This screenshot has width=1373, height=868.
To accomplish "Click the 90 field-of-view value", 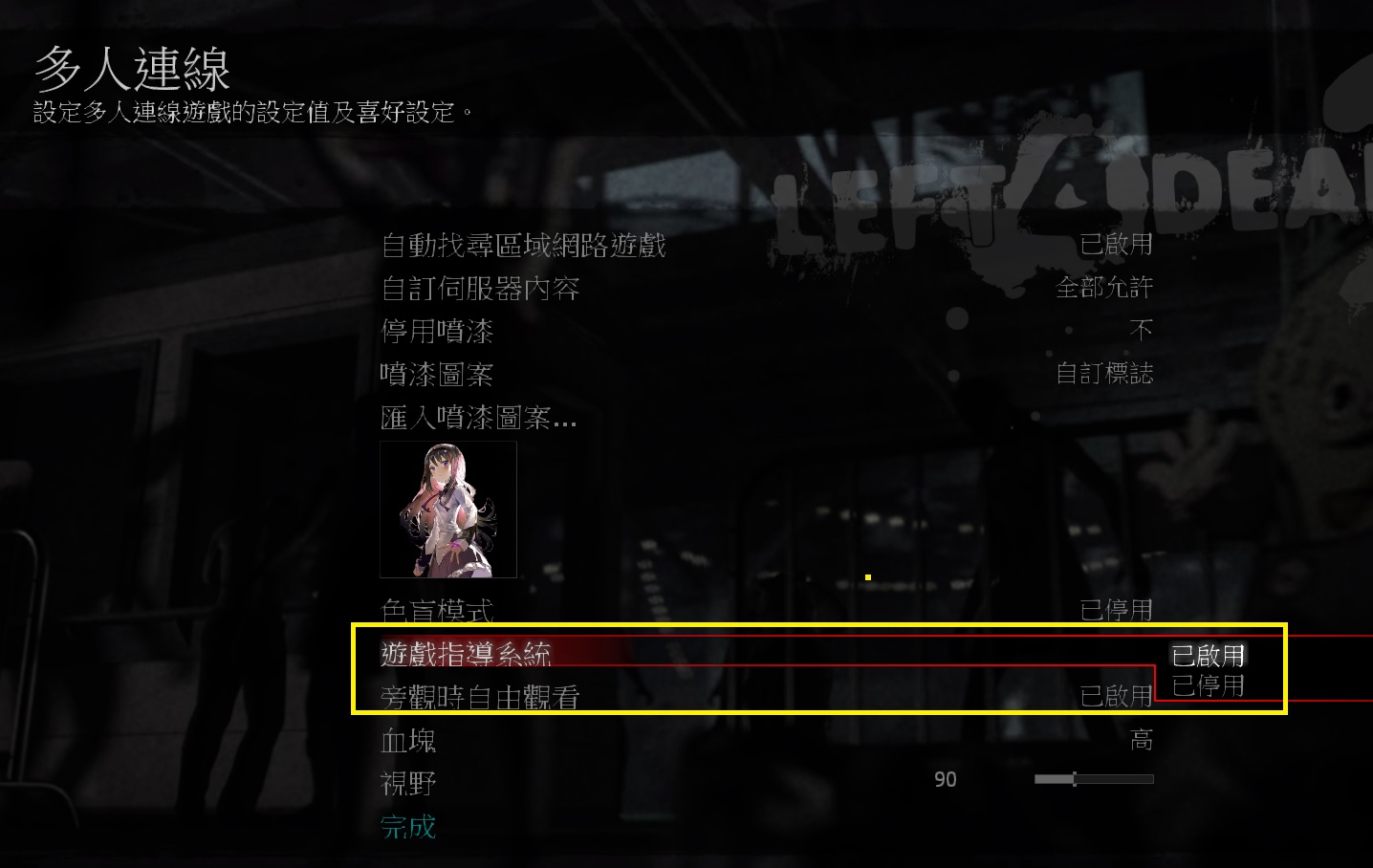I will tap(945, 779).
